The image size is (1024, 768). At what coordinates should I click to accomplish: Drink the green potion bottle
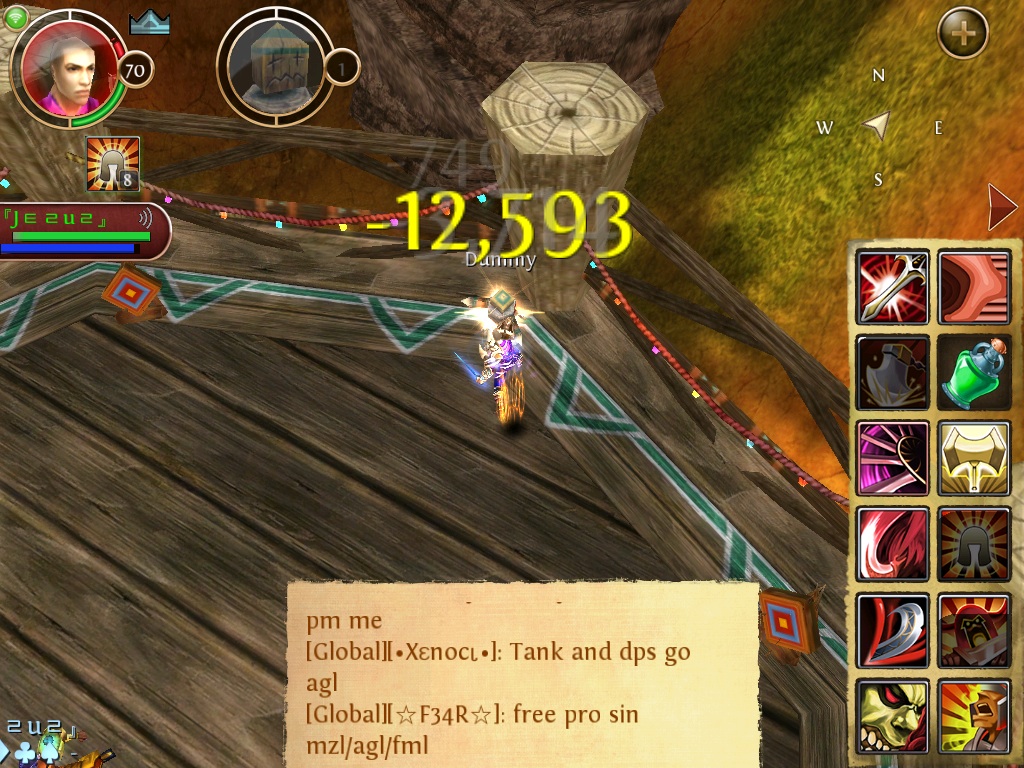pos(974,374)
